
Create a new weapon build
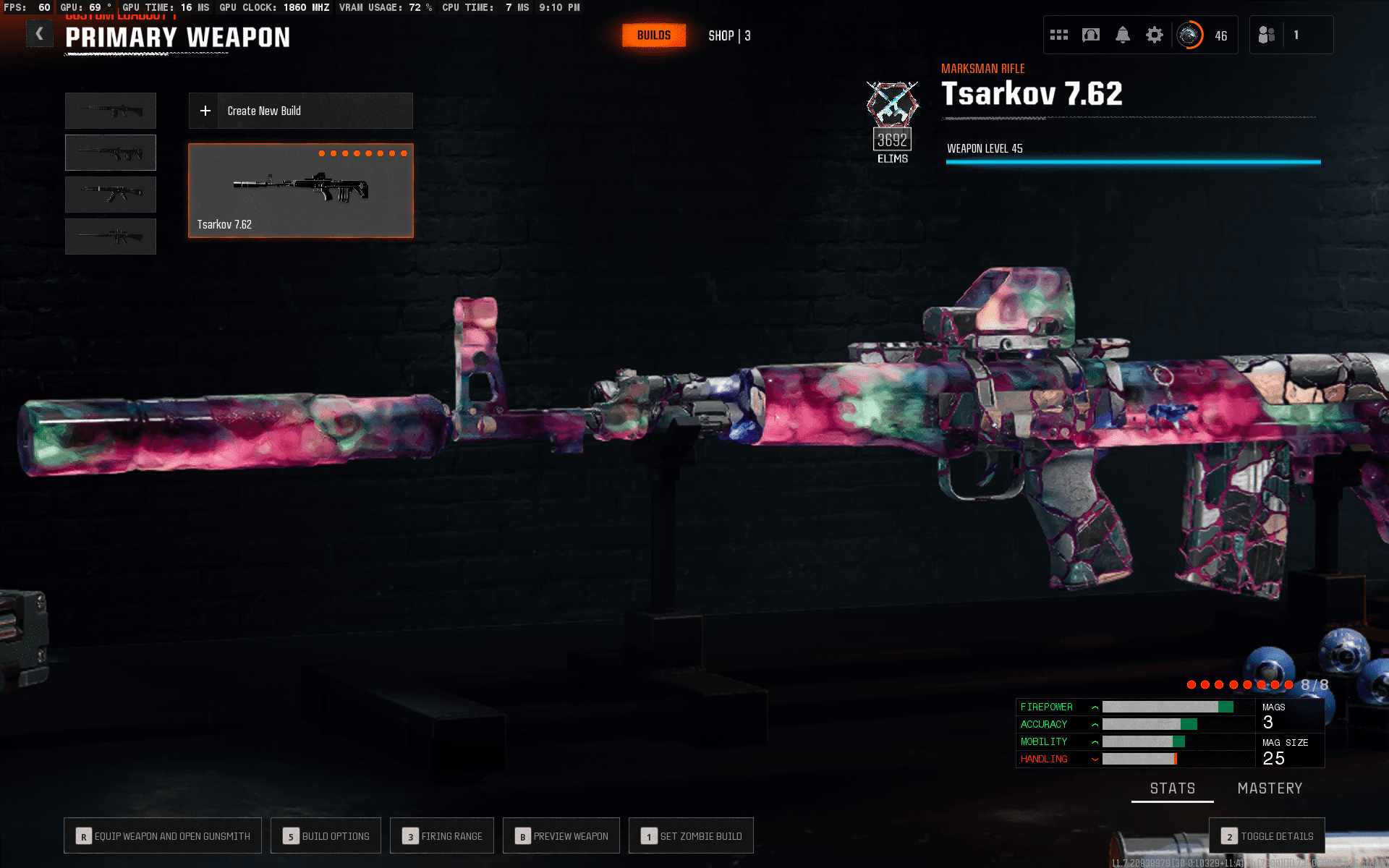click(x=300, y=111)
